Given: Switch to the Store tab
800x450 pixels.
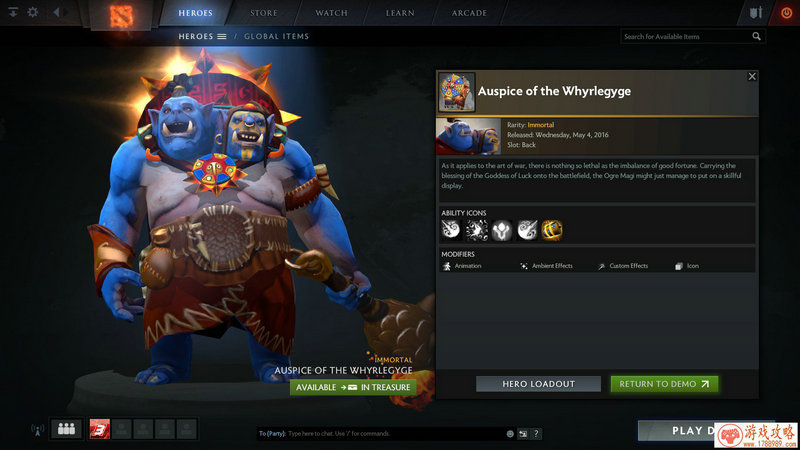Looking at the screenshot, I should [x=264, y=13].
